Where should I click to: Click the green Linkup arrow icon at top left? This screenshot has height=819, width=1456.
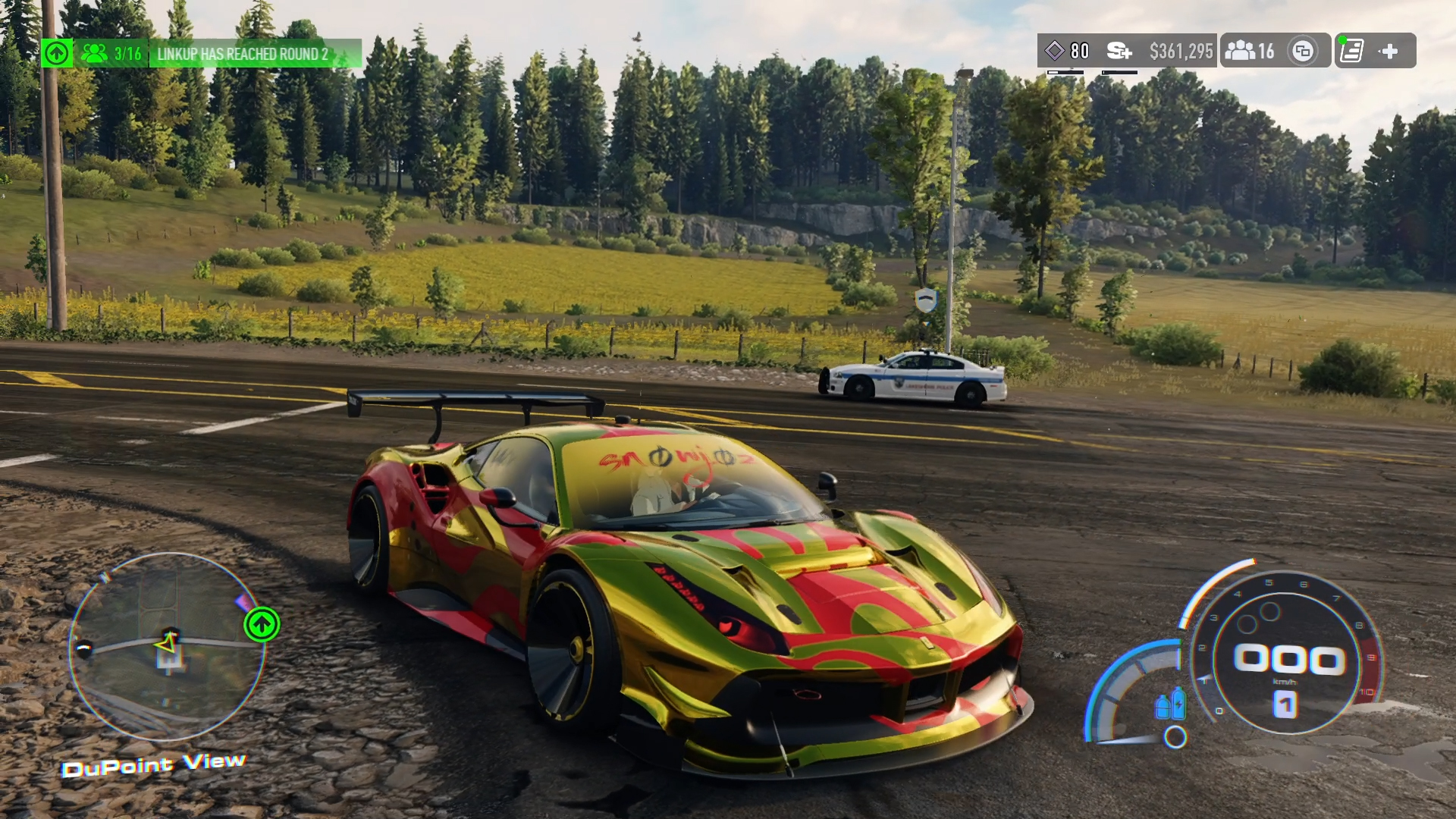click(57, 53)
